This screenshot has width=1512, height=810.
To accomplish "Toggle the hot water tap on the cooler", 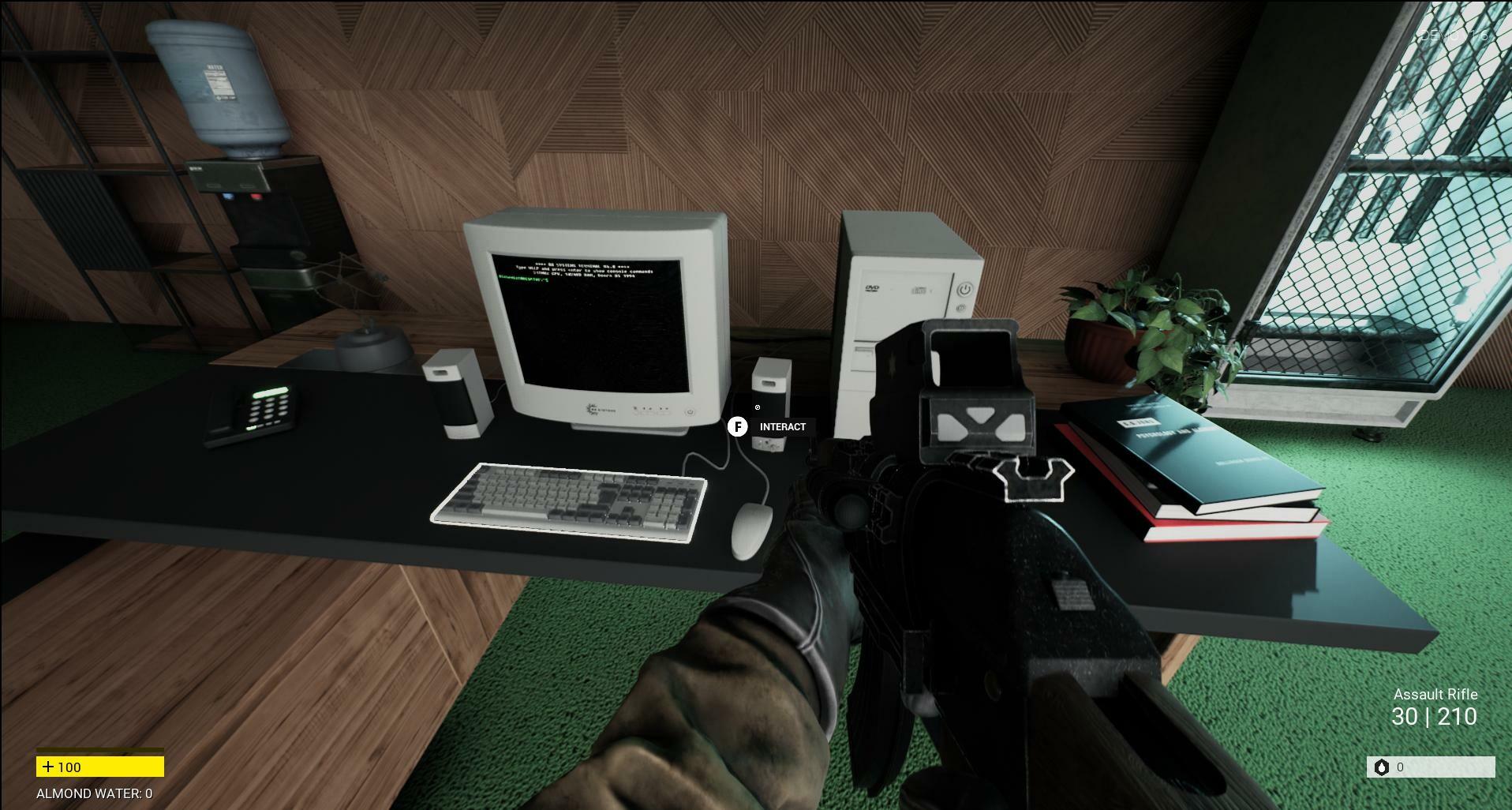I will (256, 196).
